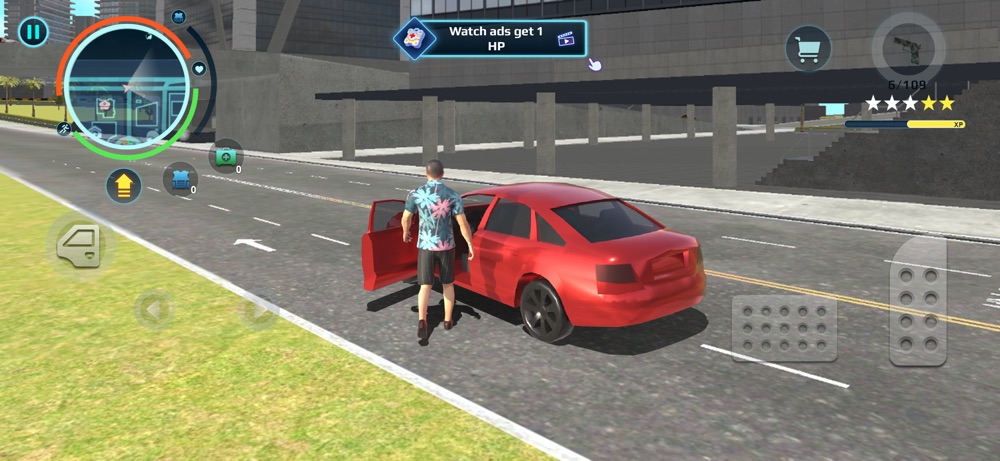
Task: Pause the game
Action: tap(33, 31)
